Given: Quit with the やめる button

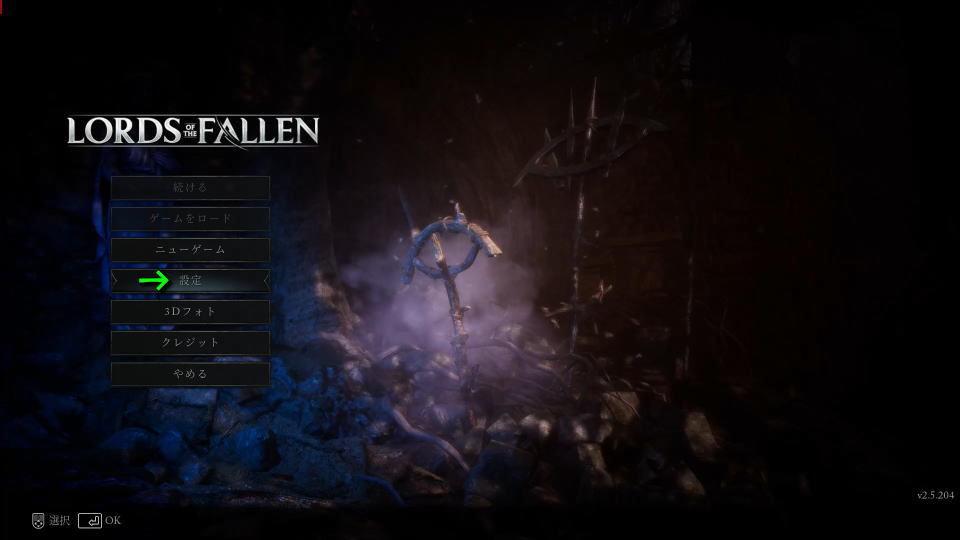Looking at the screenshot, I should pos(190,374).
